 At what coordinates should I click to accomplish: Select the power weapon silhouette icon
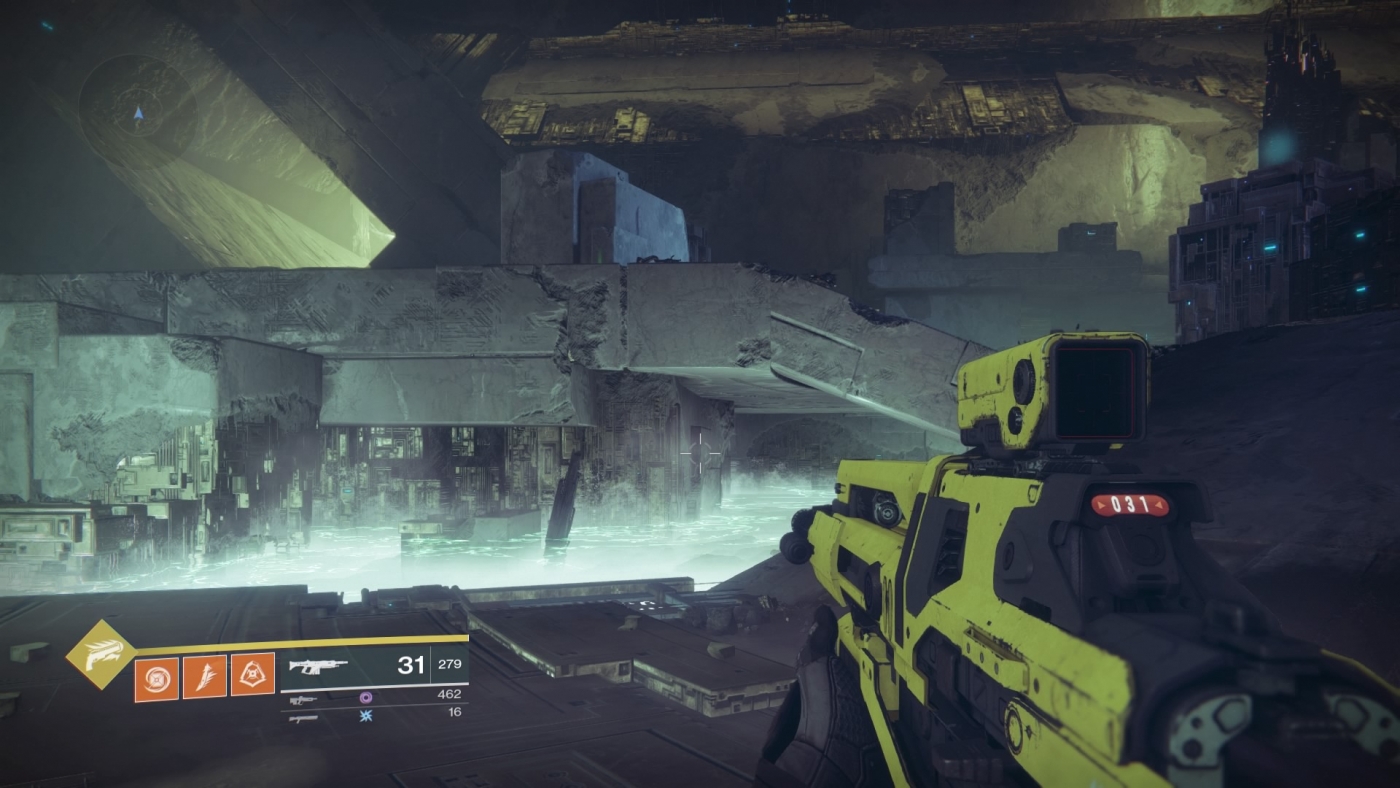point(304,718)
